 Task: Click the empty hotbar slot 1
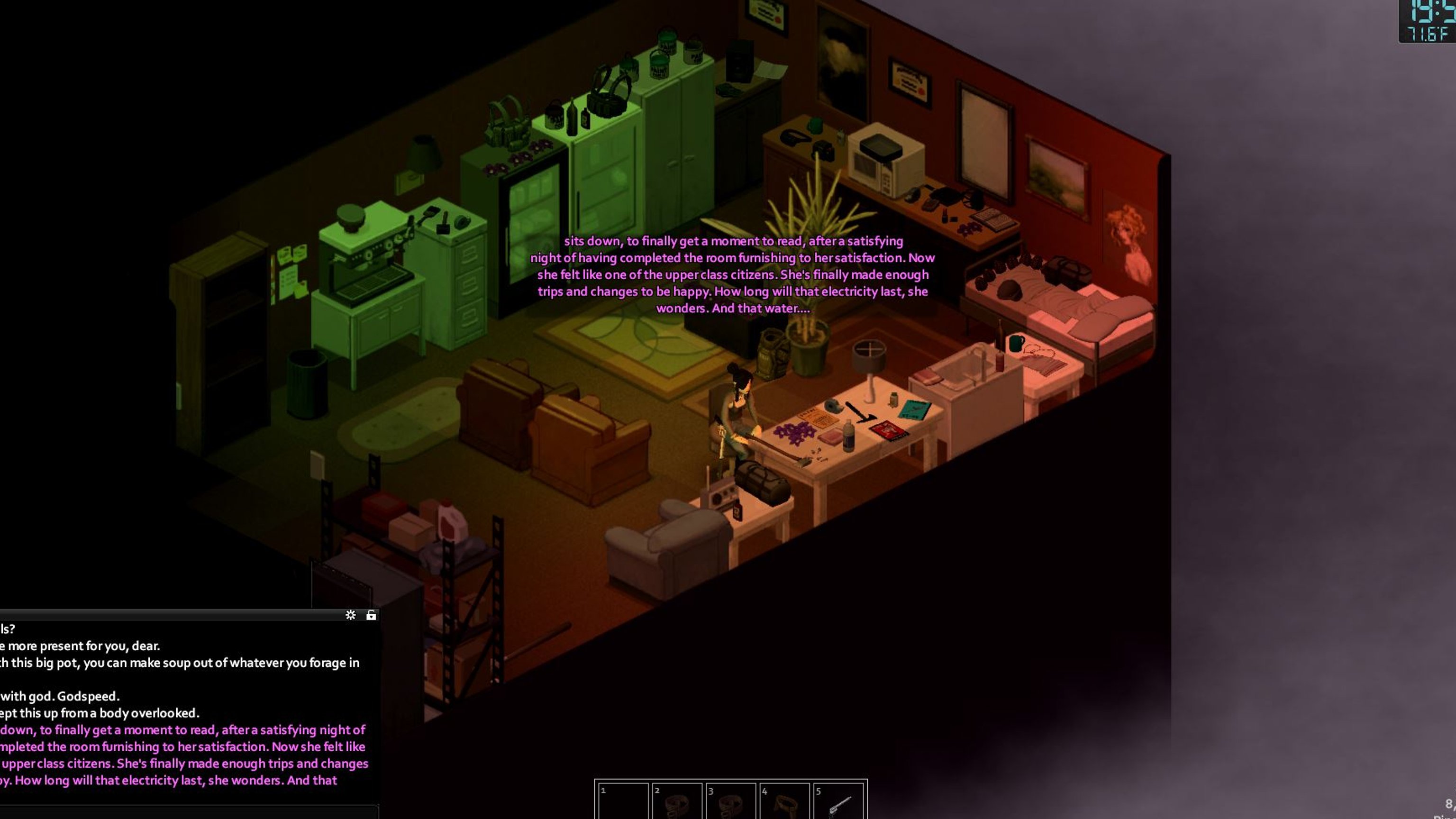[623, 801]
